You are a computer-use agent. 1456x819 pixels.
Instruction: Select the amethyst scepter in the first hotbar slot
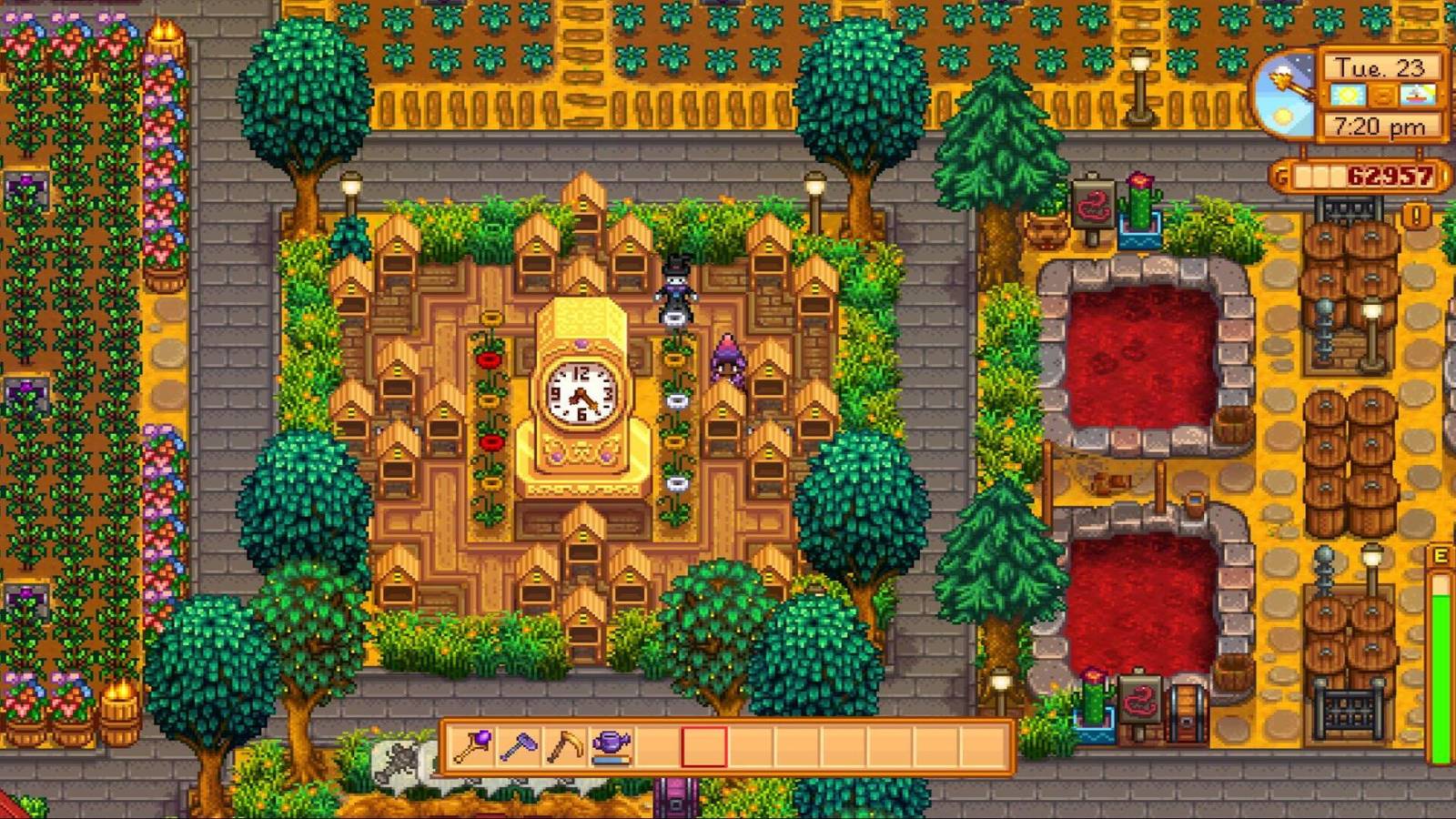click(x=473, y=748)
